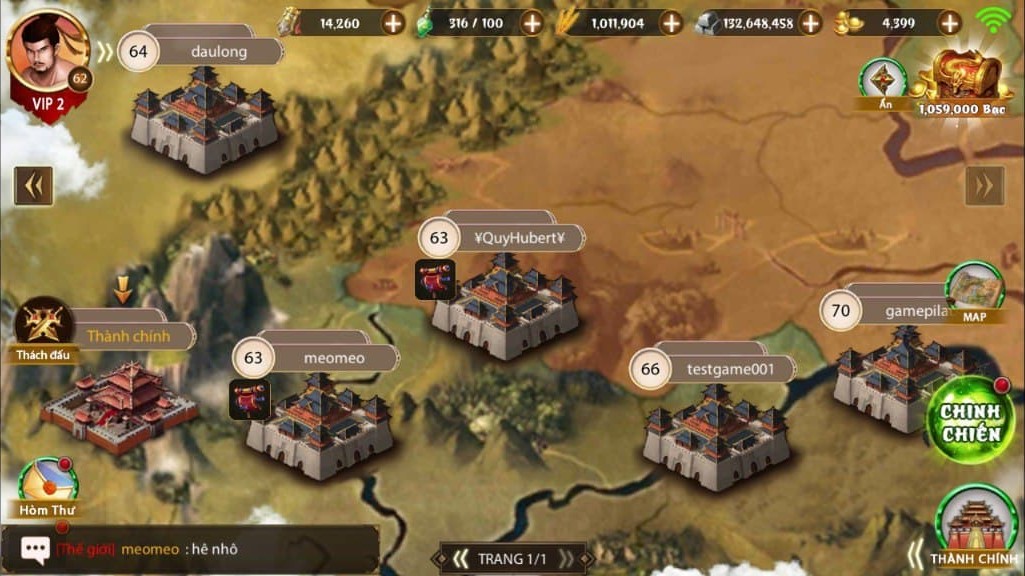1025x576 pixels.
Task: Select testgame001's level 66 castle
Action: [717, 434]
